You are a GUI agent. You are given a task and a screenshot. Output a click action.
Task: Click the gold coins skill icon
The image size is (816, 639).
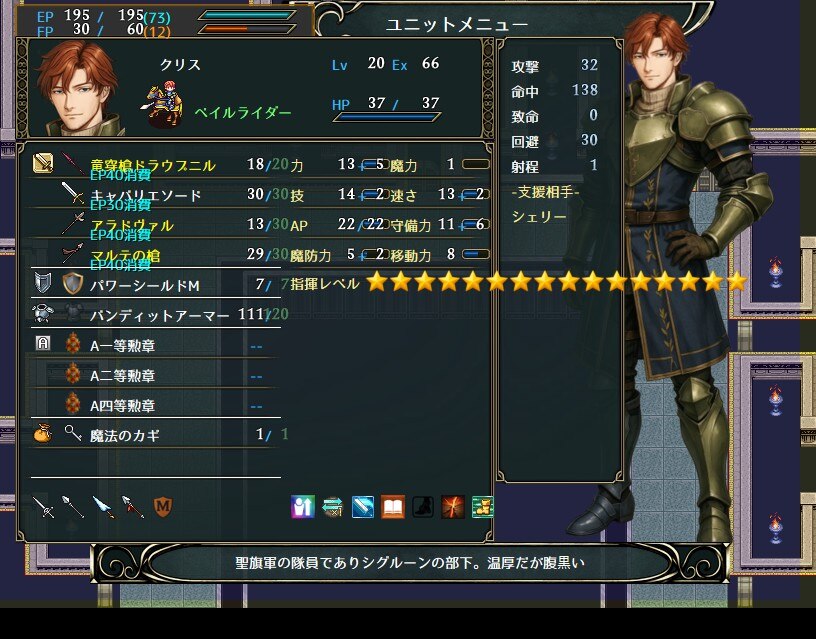click(483, 507)
